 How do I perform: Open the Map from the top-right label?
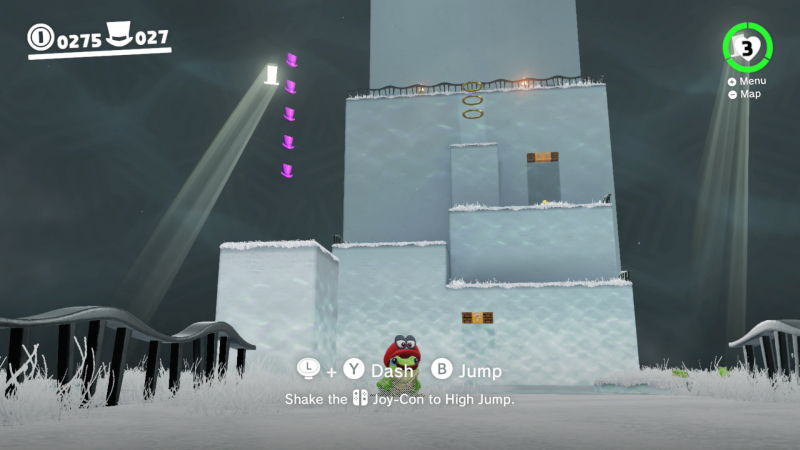(x=744, y=94)
